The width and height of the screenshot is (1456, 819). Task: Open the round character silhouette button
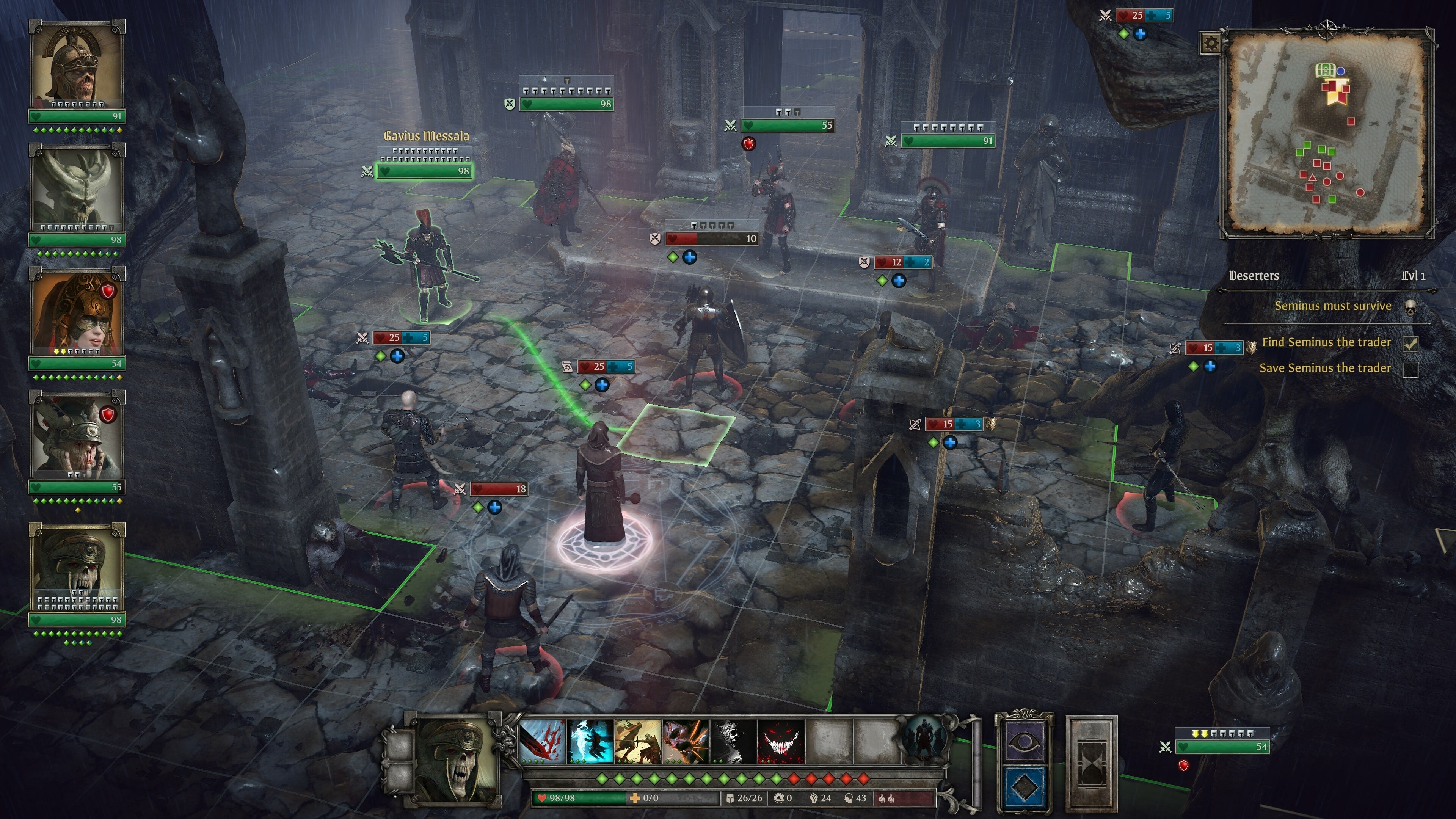tap(924, 740)
